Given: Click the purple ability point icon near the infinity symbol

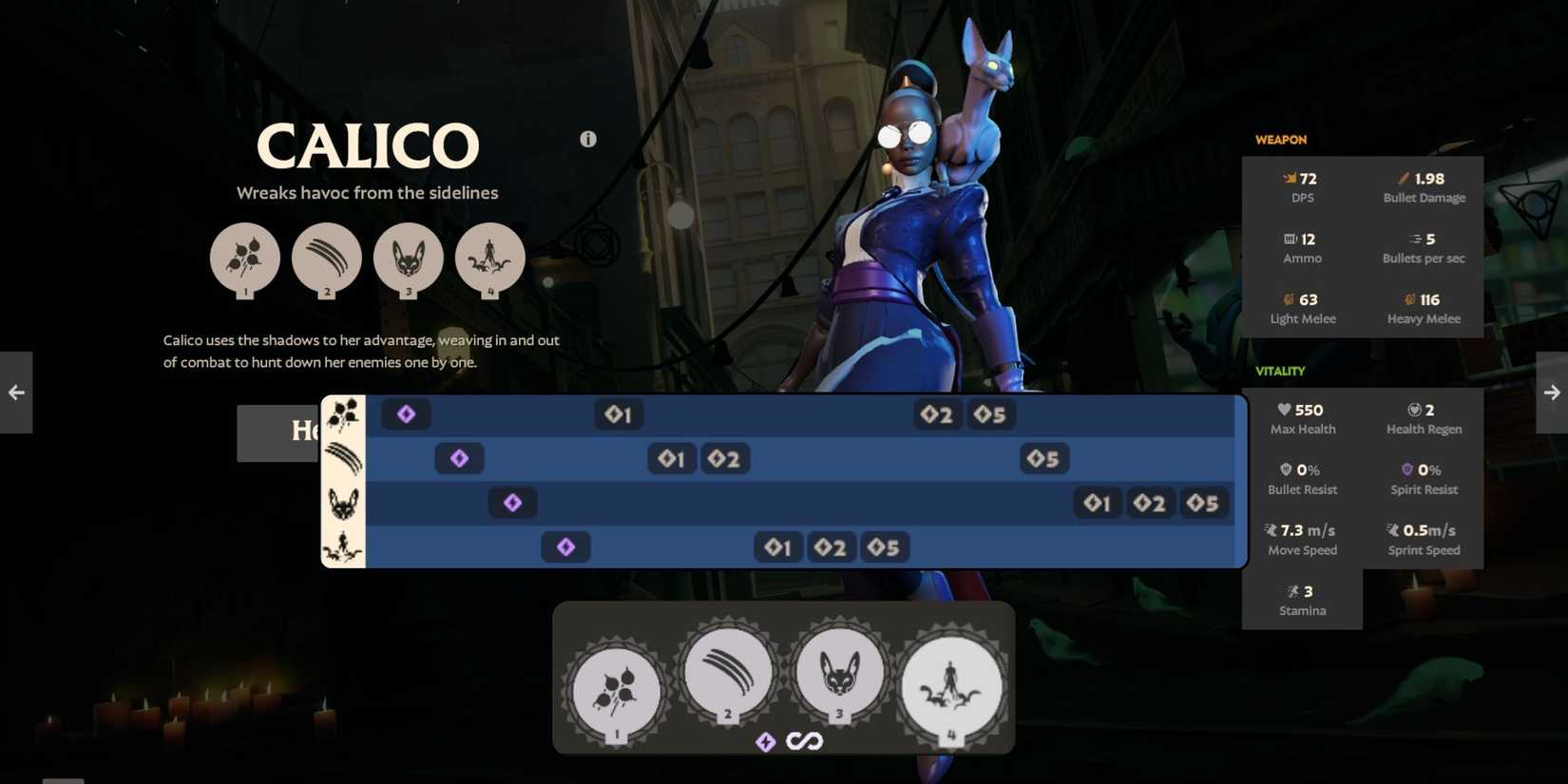Looking at the screenshot, I should [766, 741].
